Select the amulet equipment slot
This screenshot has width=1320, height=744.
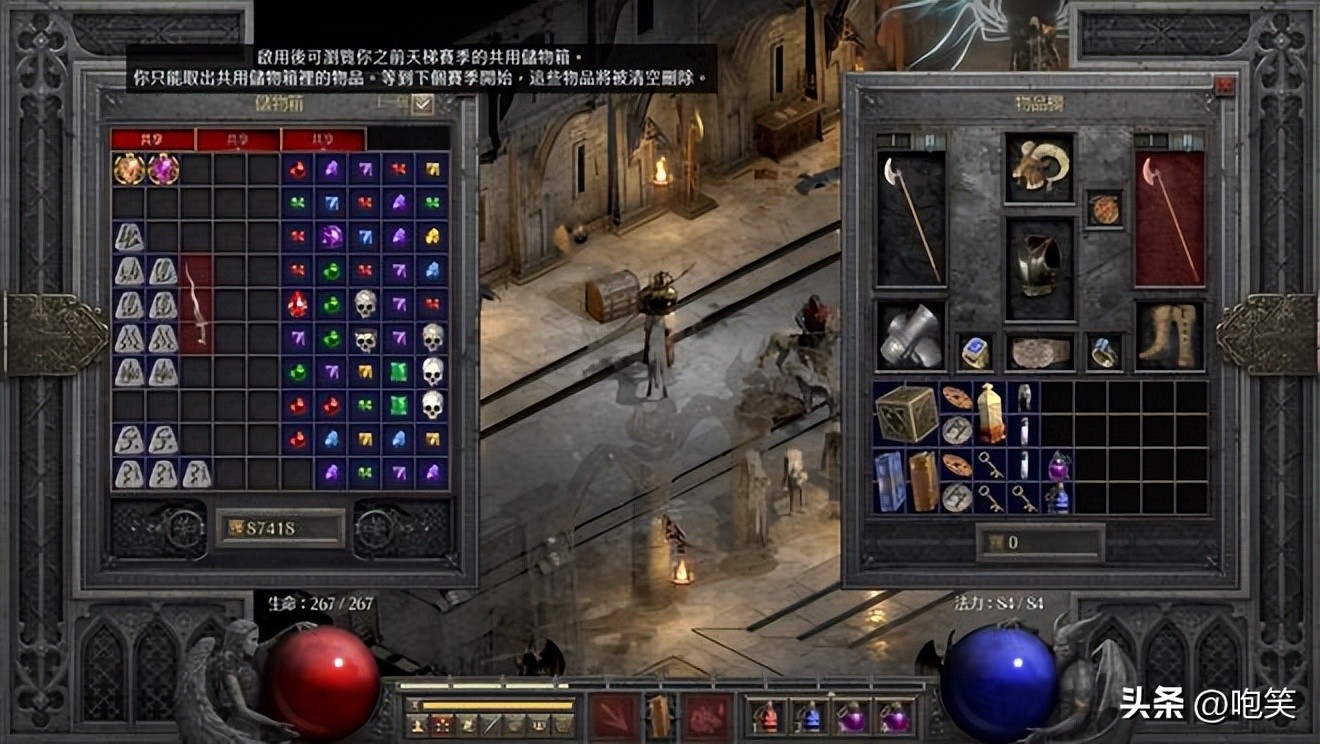[x=1104, y=209]
